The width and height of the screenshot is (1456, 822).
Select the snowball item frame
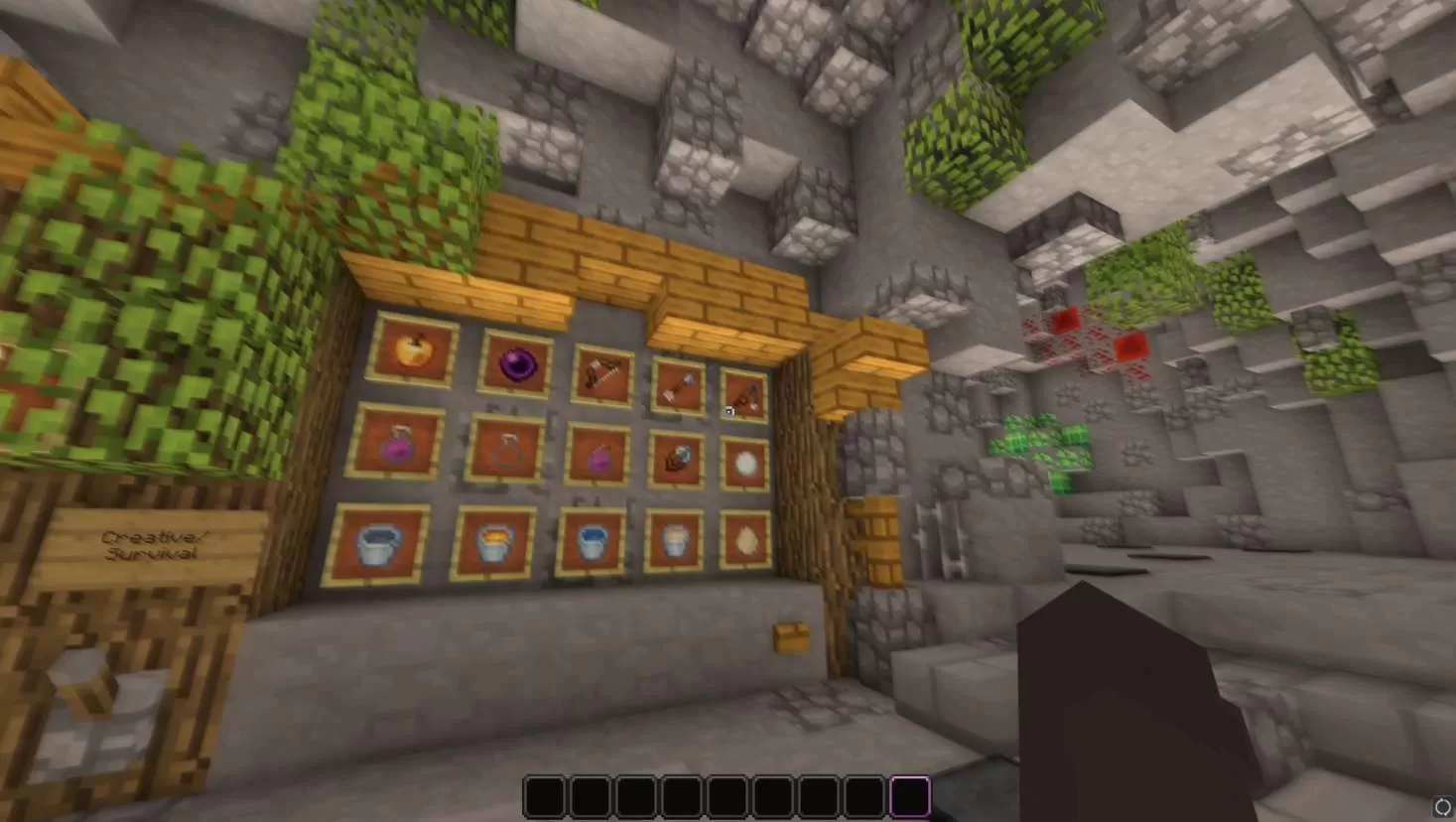(745, 462)
